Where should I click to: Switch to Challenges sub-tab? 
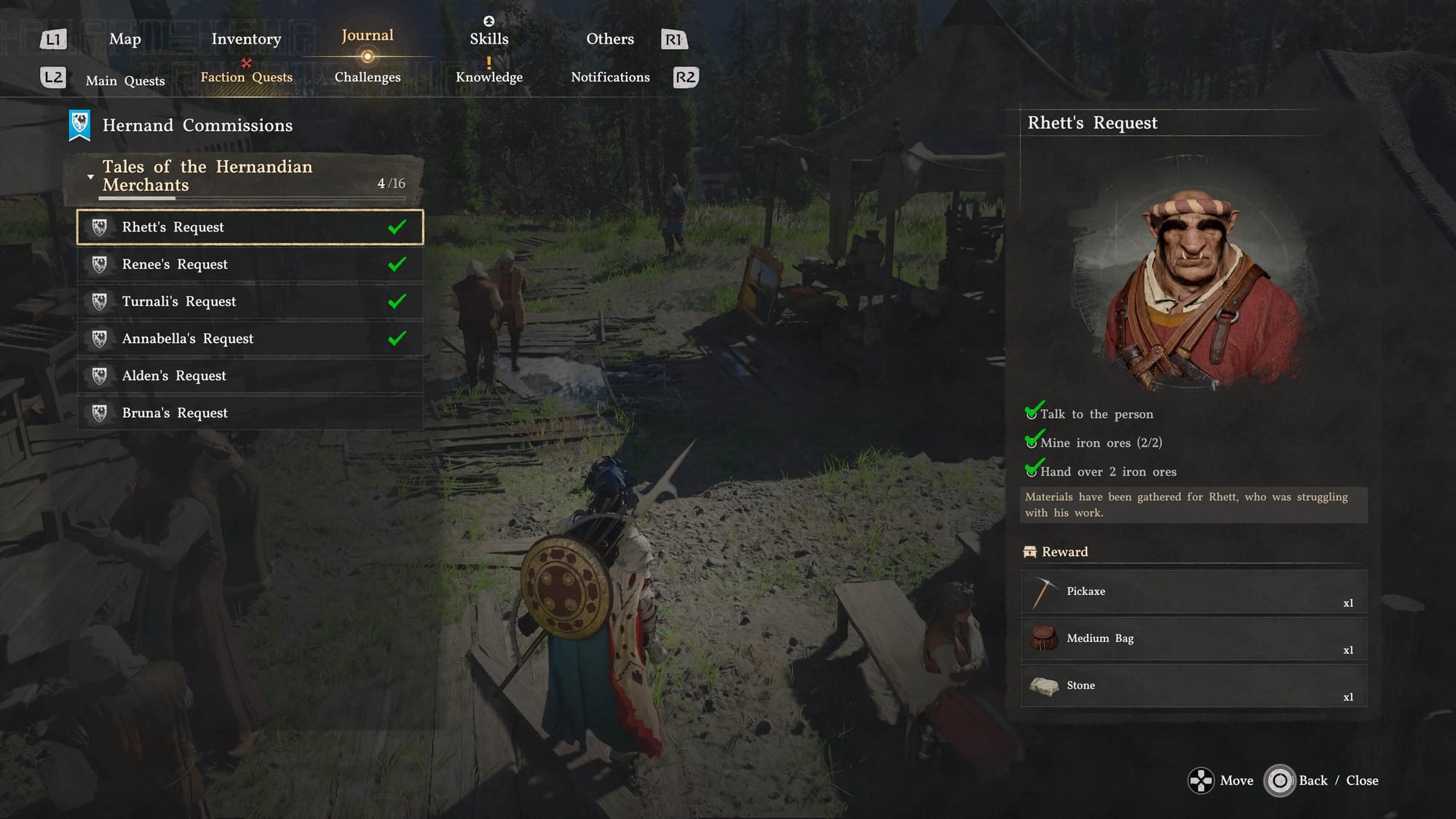368,77
